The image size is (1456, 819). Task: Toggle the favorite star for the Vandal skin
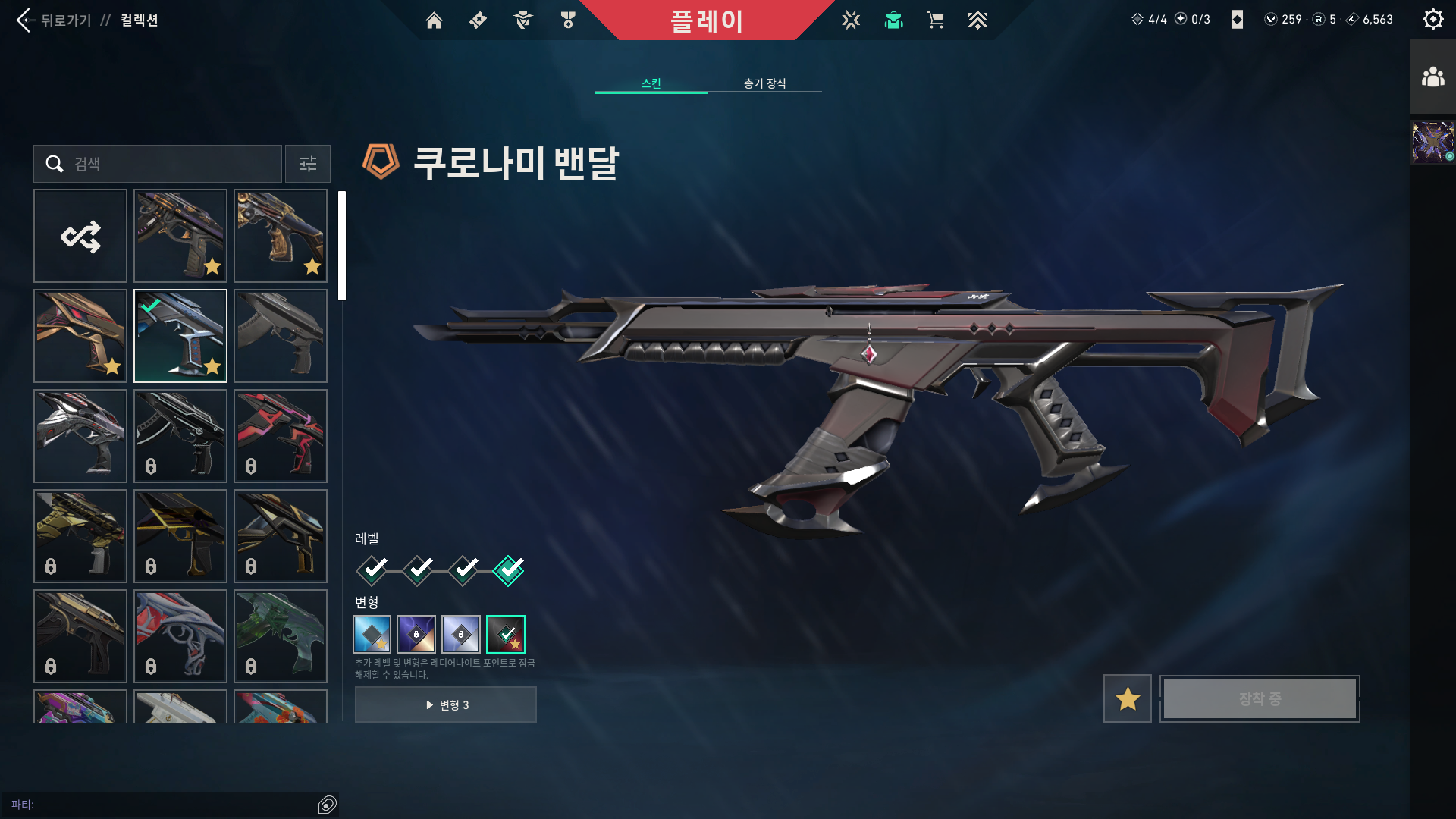(1127, 698)
